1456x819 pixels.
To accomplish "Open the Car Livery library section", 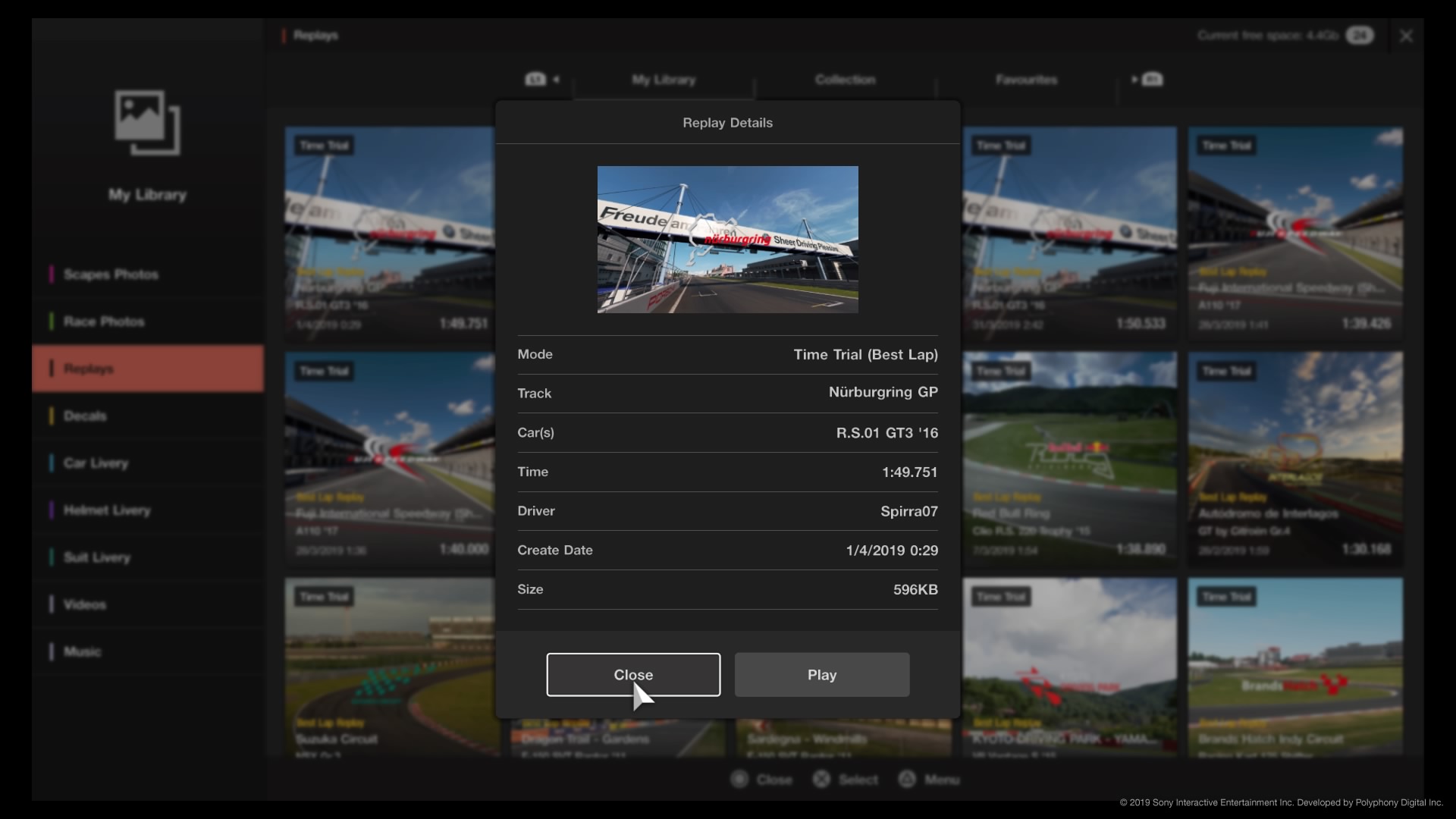I will click(96, 463).
